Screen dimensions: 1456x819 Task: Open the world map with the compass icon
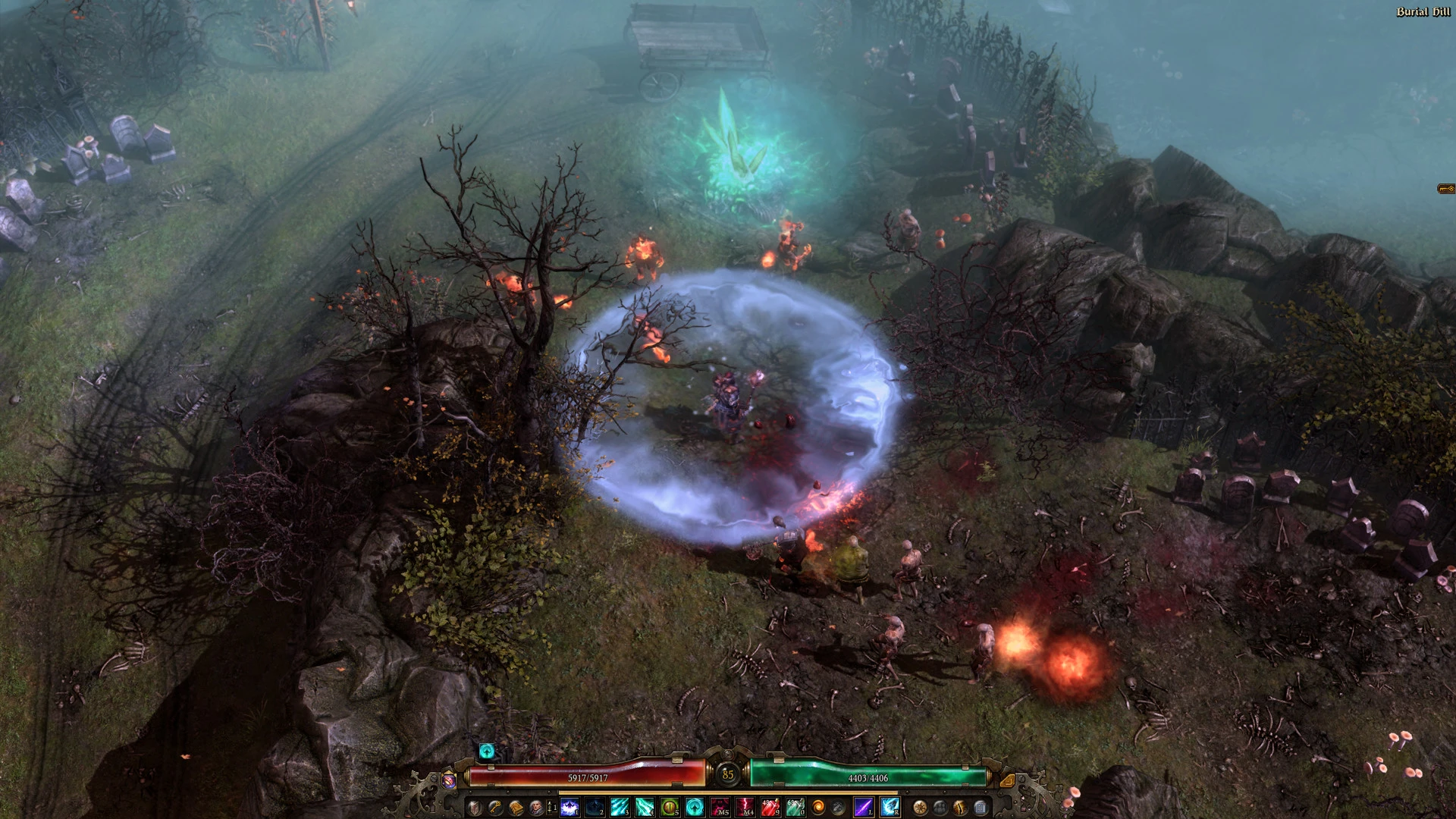point(920,807)
